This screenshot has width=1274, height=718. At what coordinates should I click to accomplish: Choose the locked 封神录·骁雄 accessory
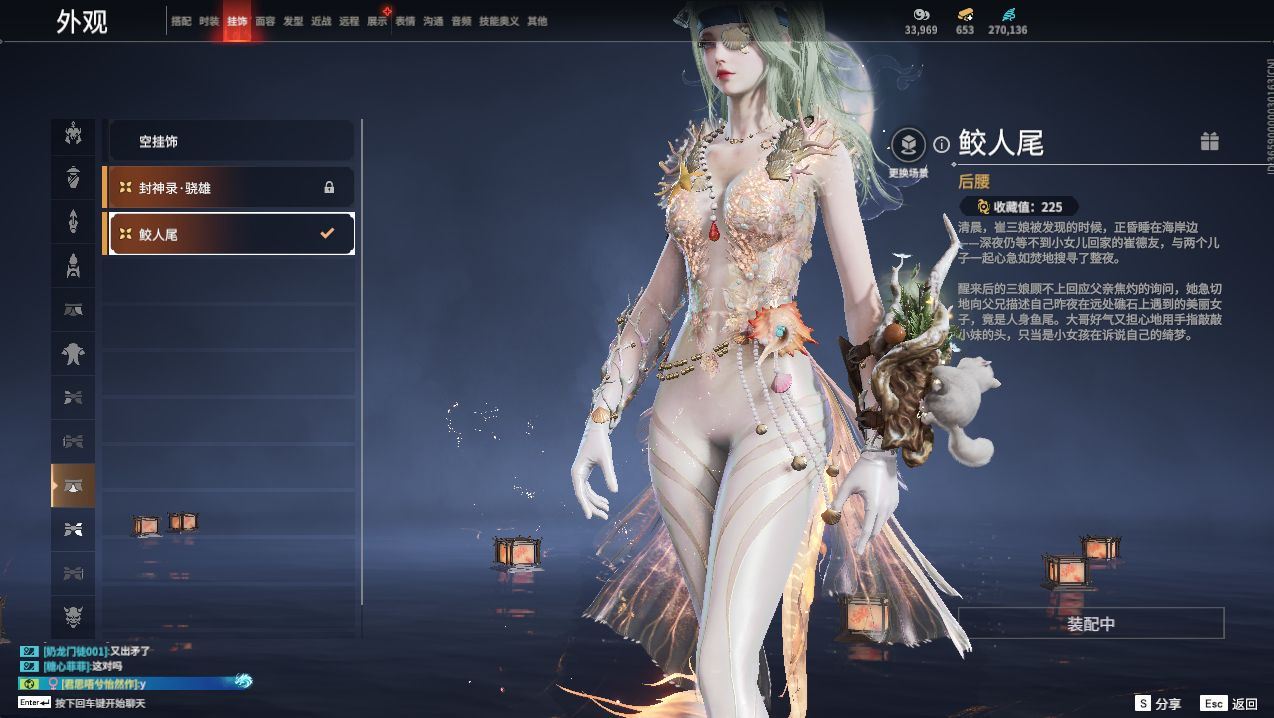click(x=230, y=188)
